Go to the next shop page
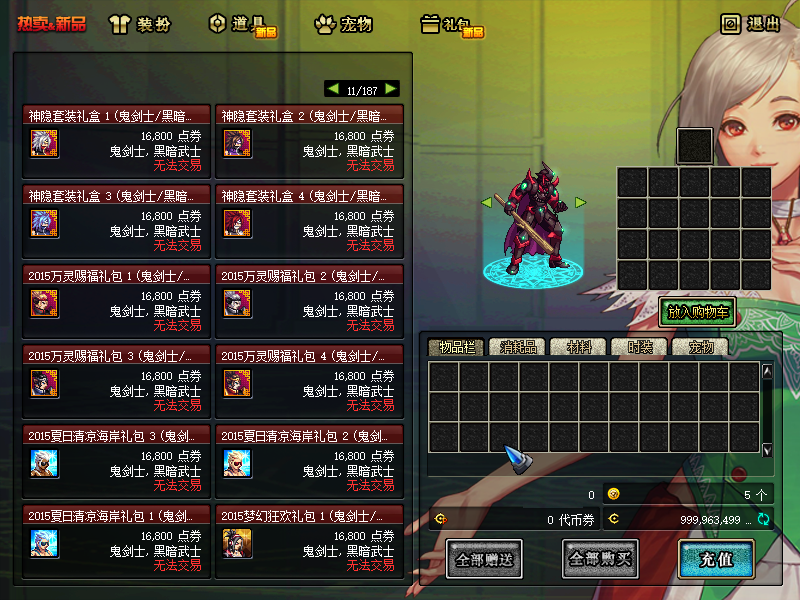Screen dimensions: 800x600 pos(391,89)
